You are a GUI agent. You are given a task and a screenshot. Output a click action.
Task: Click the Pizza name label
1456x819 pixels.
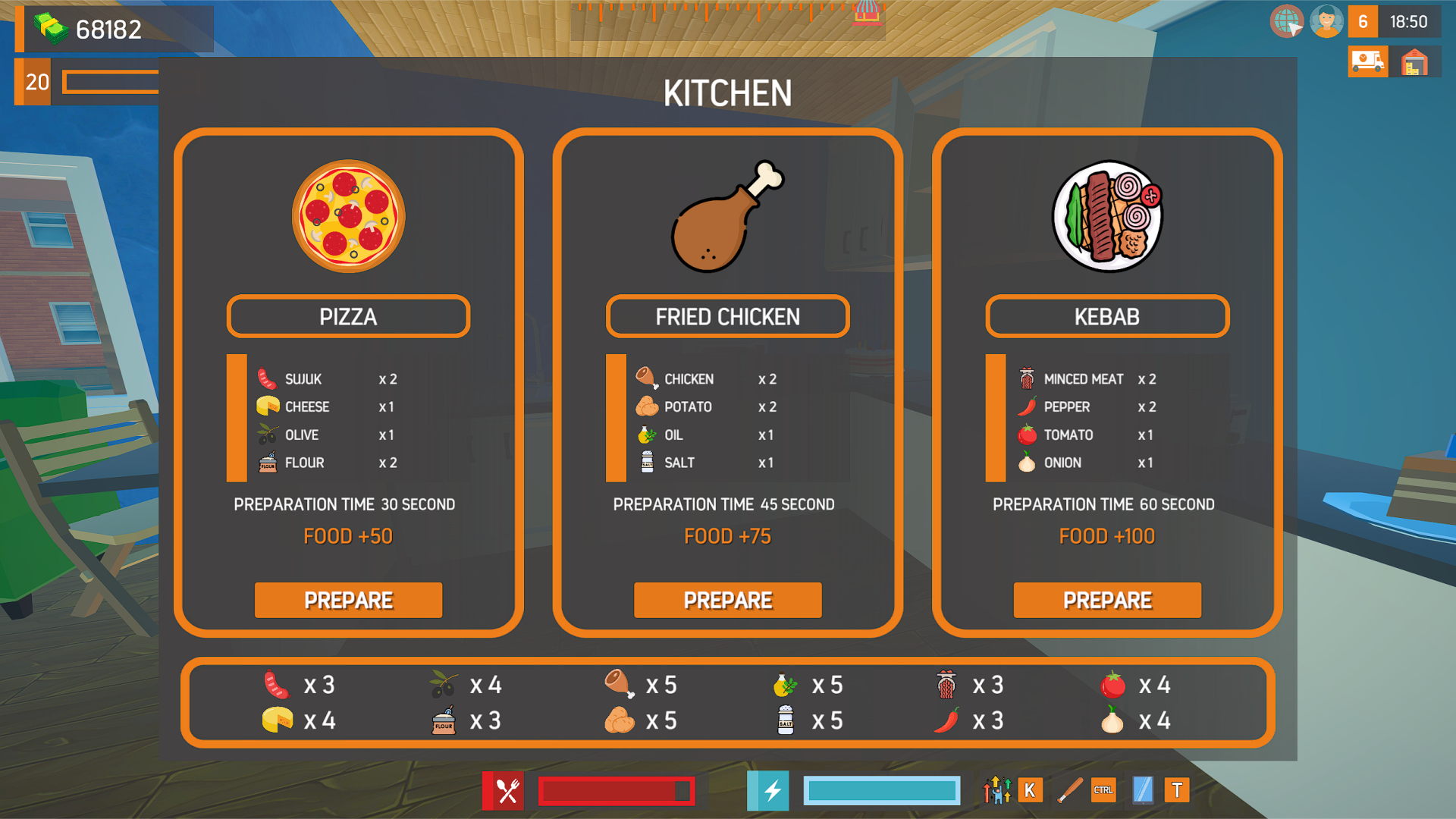click(348, 316)
